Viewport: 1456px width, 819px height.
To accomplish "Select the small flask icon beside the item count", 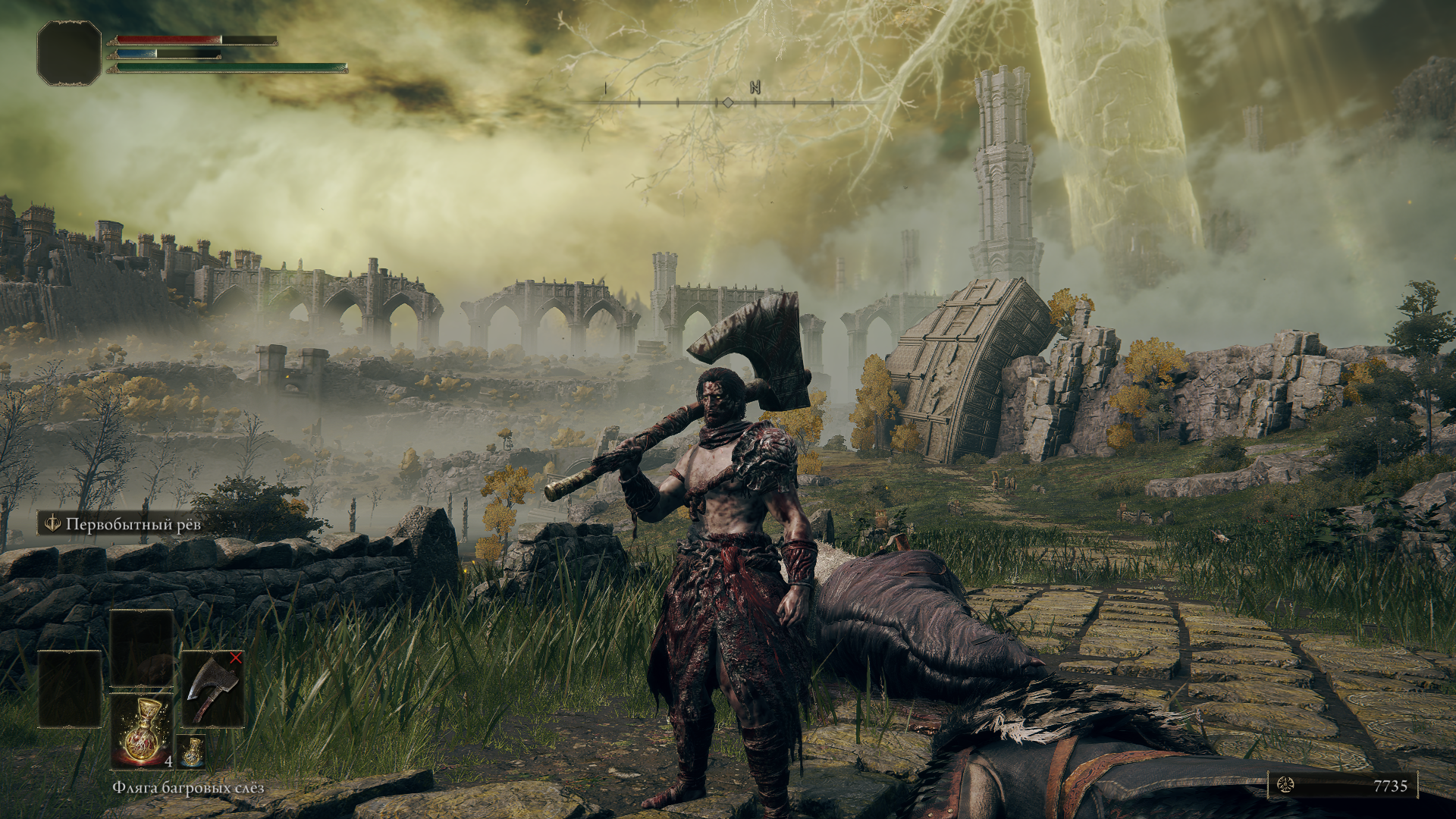I will pyautogui.click(x=192, y=751).
